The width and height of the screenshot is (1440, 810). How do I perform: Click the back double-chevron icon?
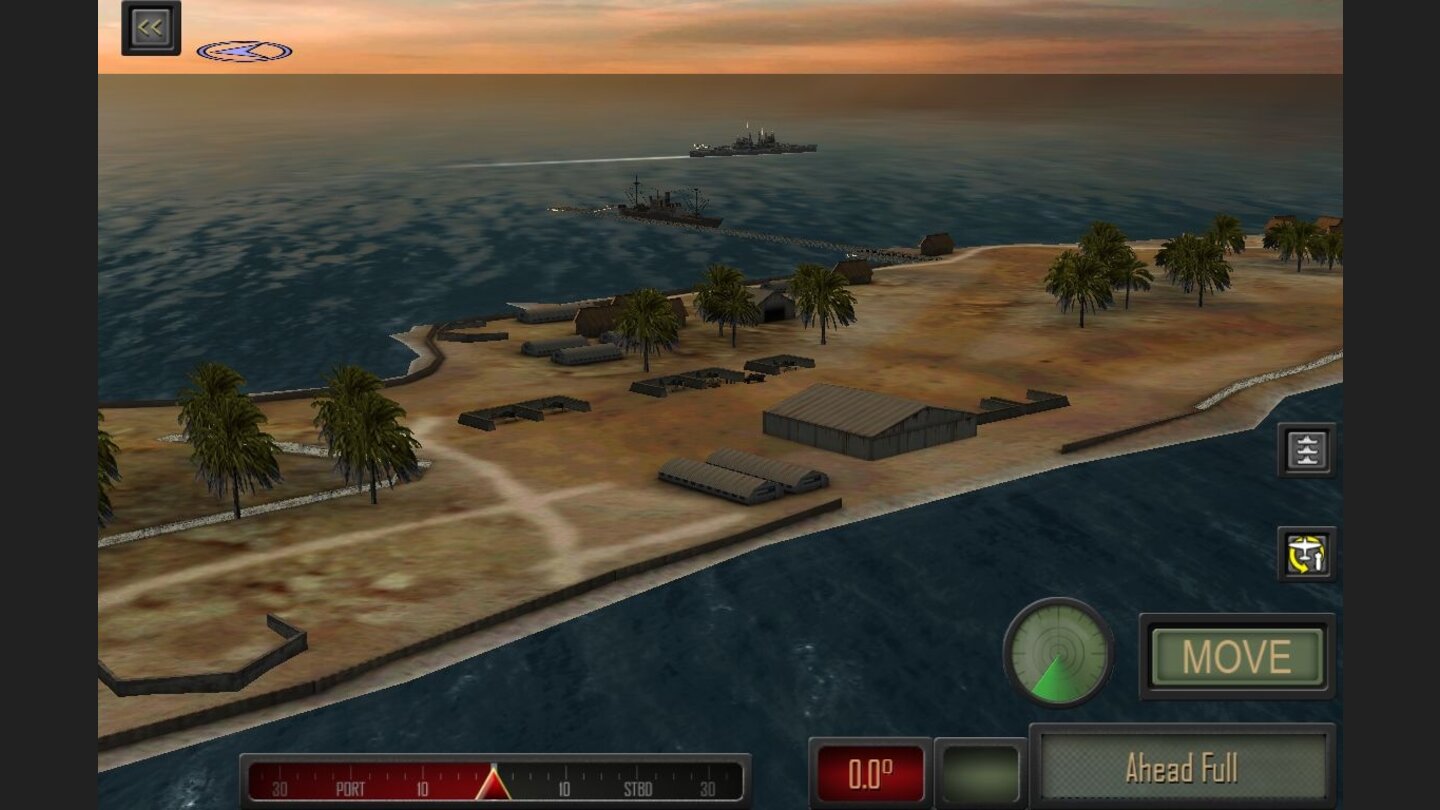[x=150, y=26]
